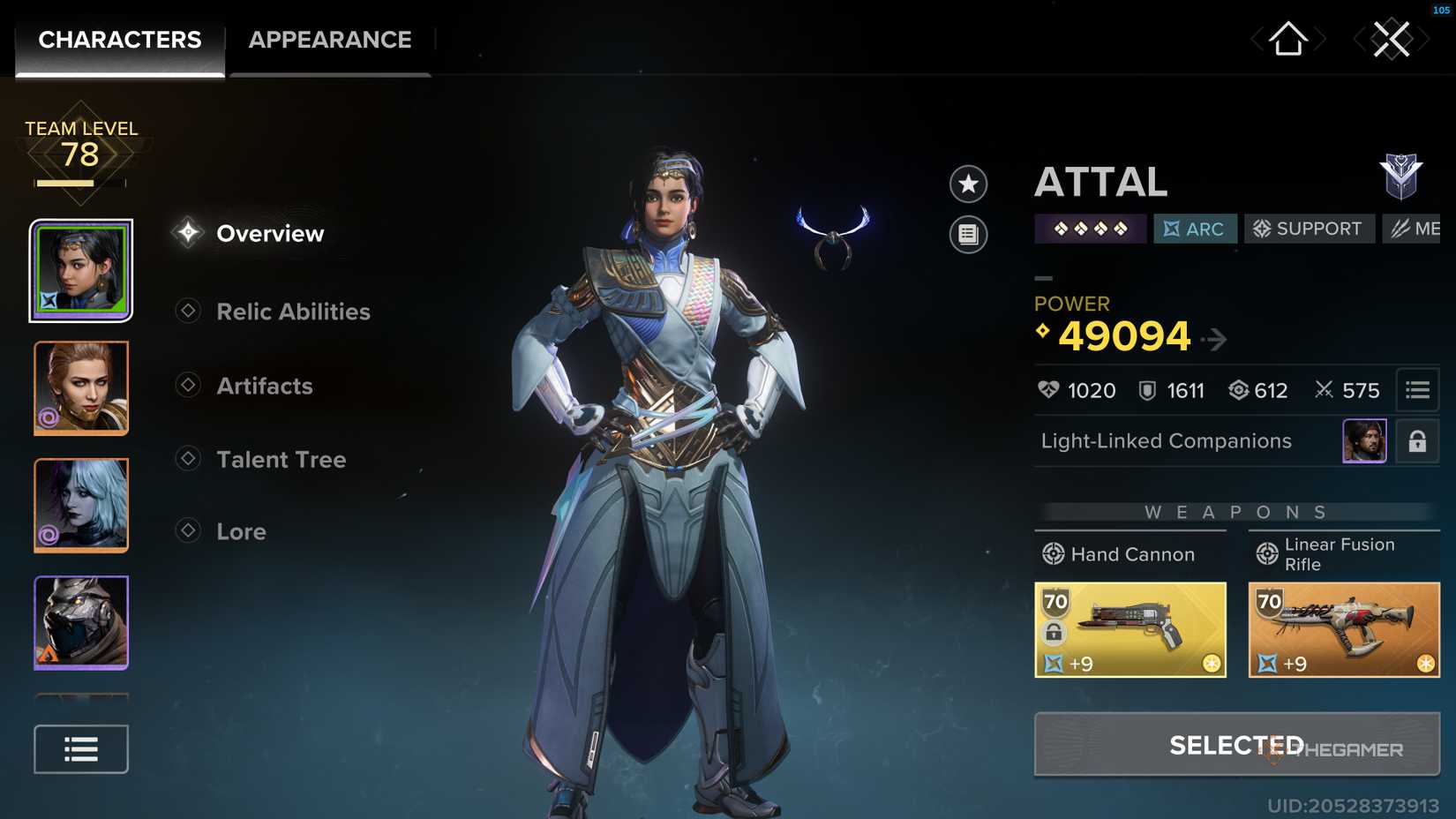The height and width of the screenshot is (819, 1456).
Task: Select the wolf-masked character portrait
Action: click(80, 622)
